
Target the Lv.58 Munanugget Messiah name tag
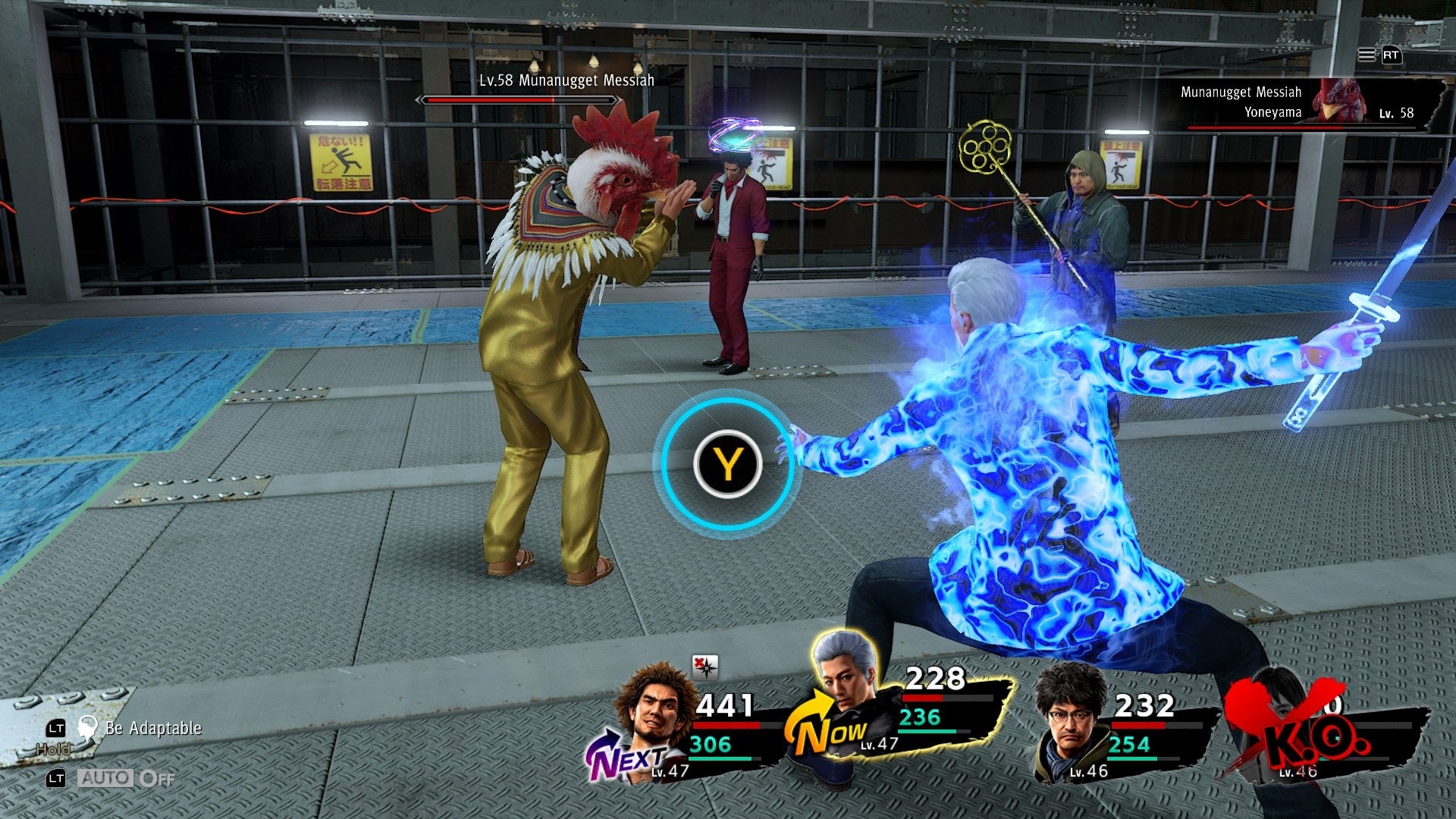566,80
